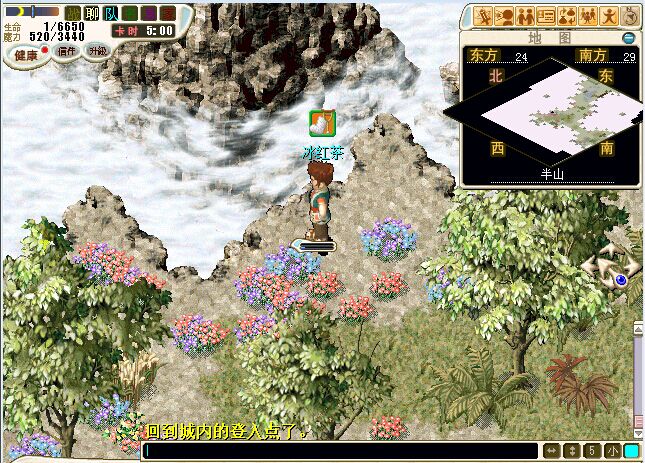Open the archer icon in the top toolbar
Screen dimensions: 645x463
coord(483,16)
